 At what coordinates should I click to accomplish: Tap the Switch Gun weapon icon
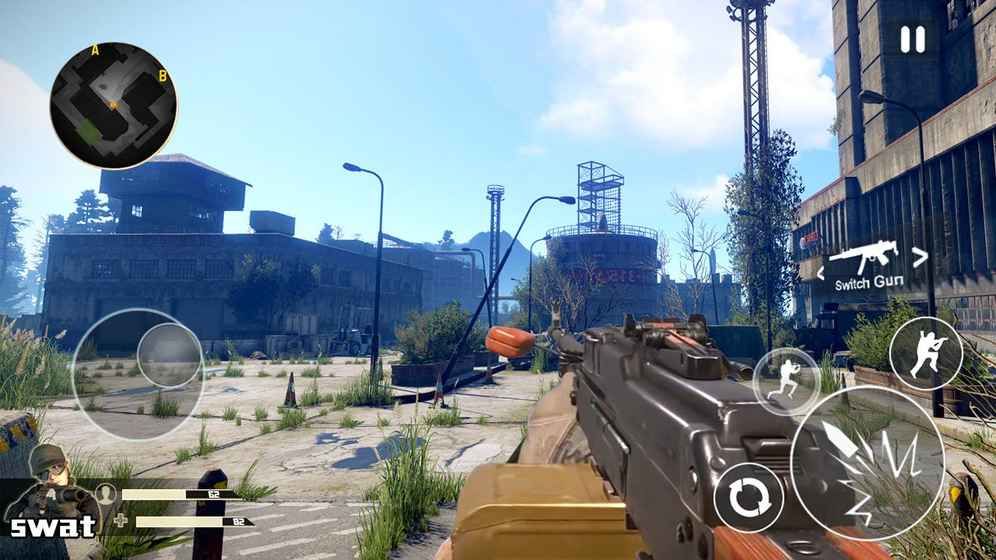866,257
